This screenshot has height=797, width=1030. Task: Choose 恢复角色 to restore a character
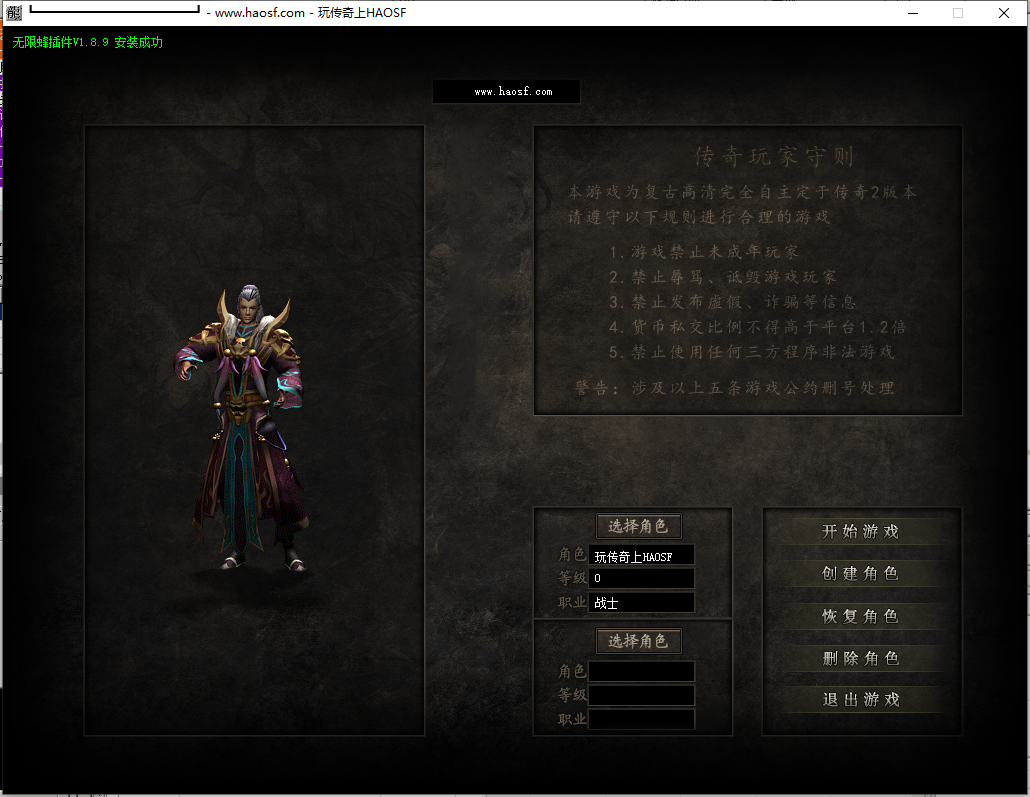coord(860,616)
